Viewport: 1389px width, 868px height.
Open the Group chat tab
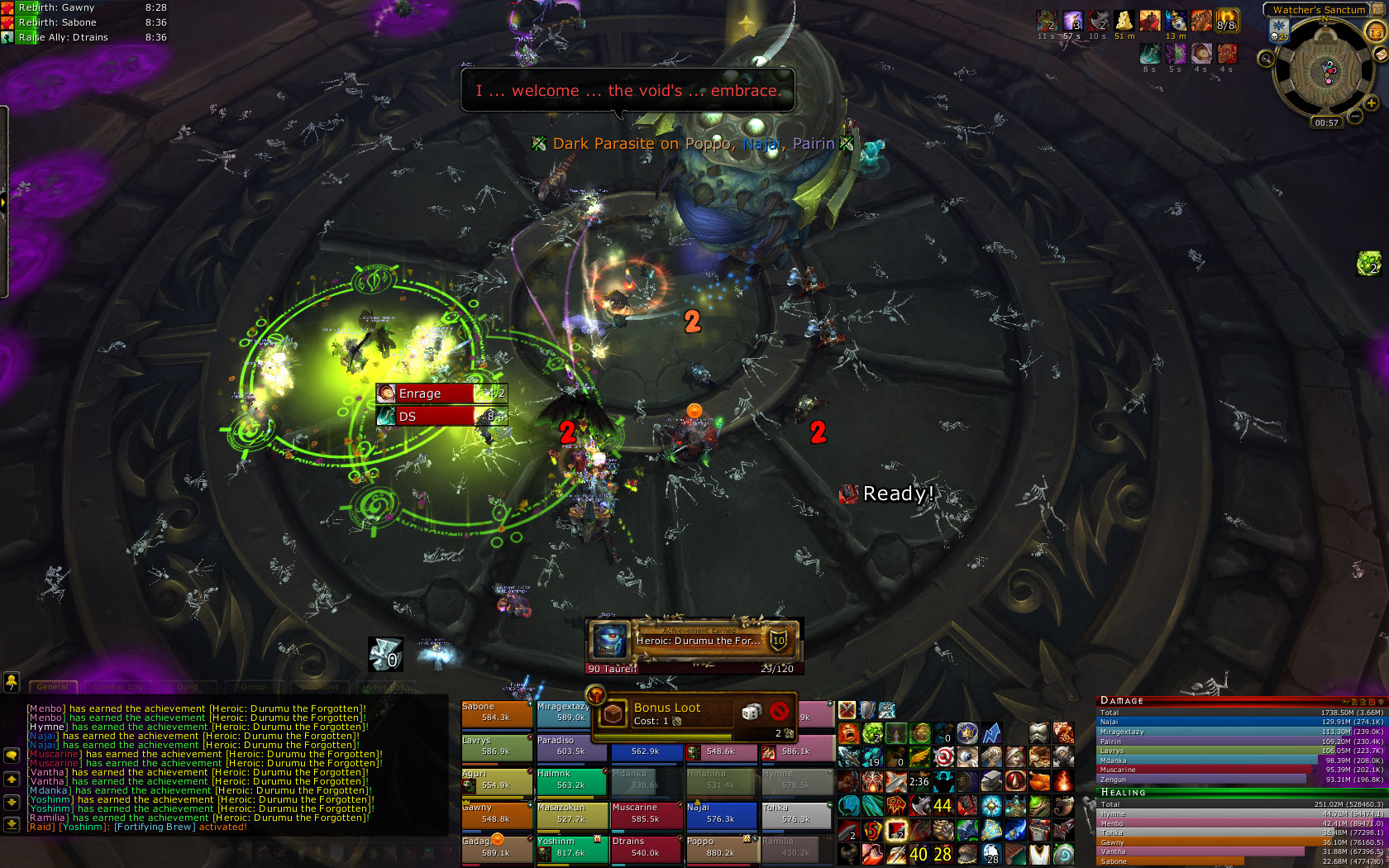coord(253,687)
